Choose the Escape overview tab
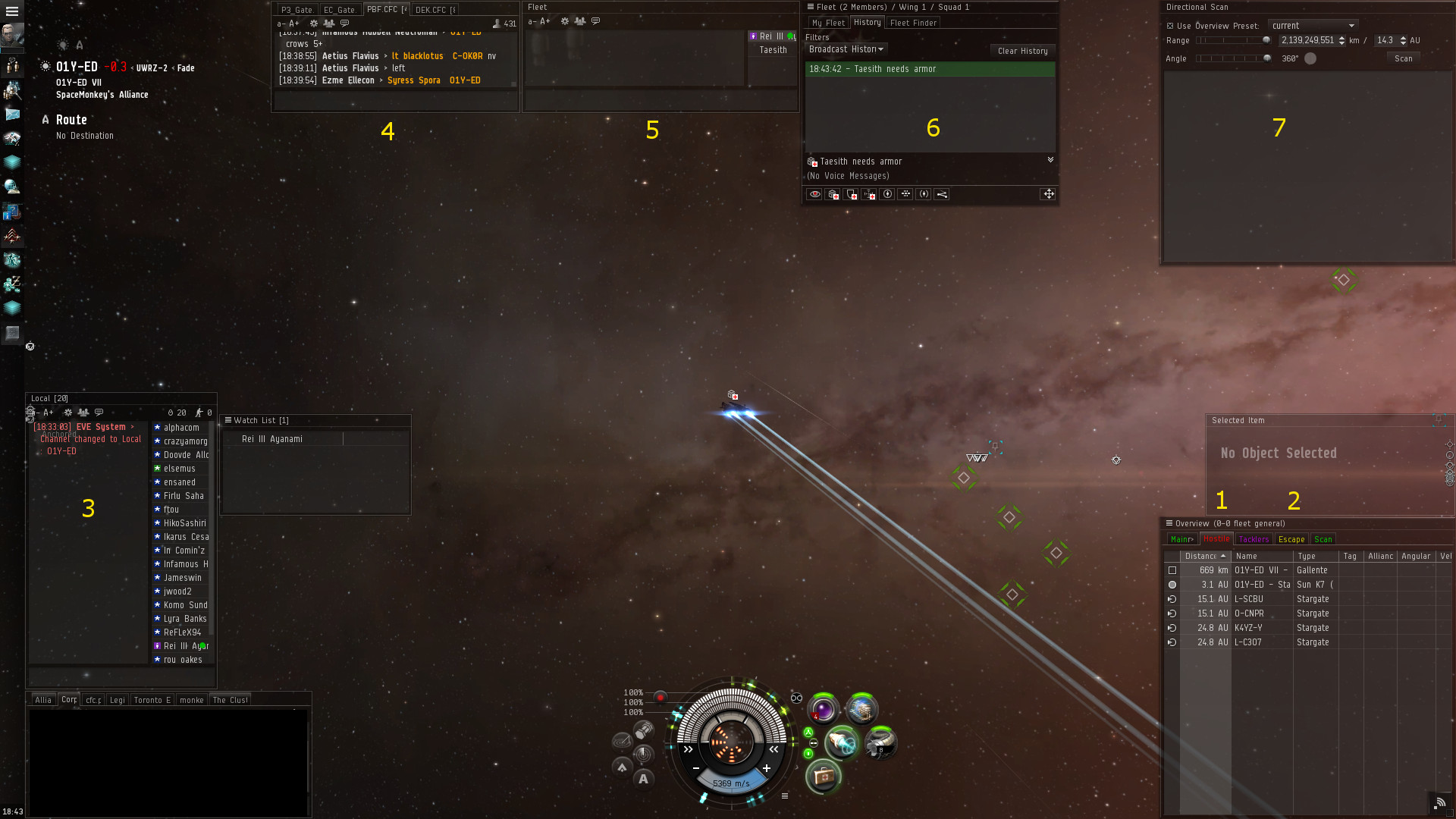This screenshot has width=1456, height=819. point(1291,539)
